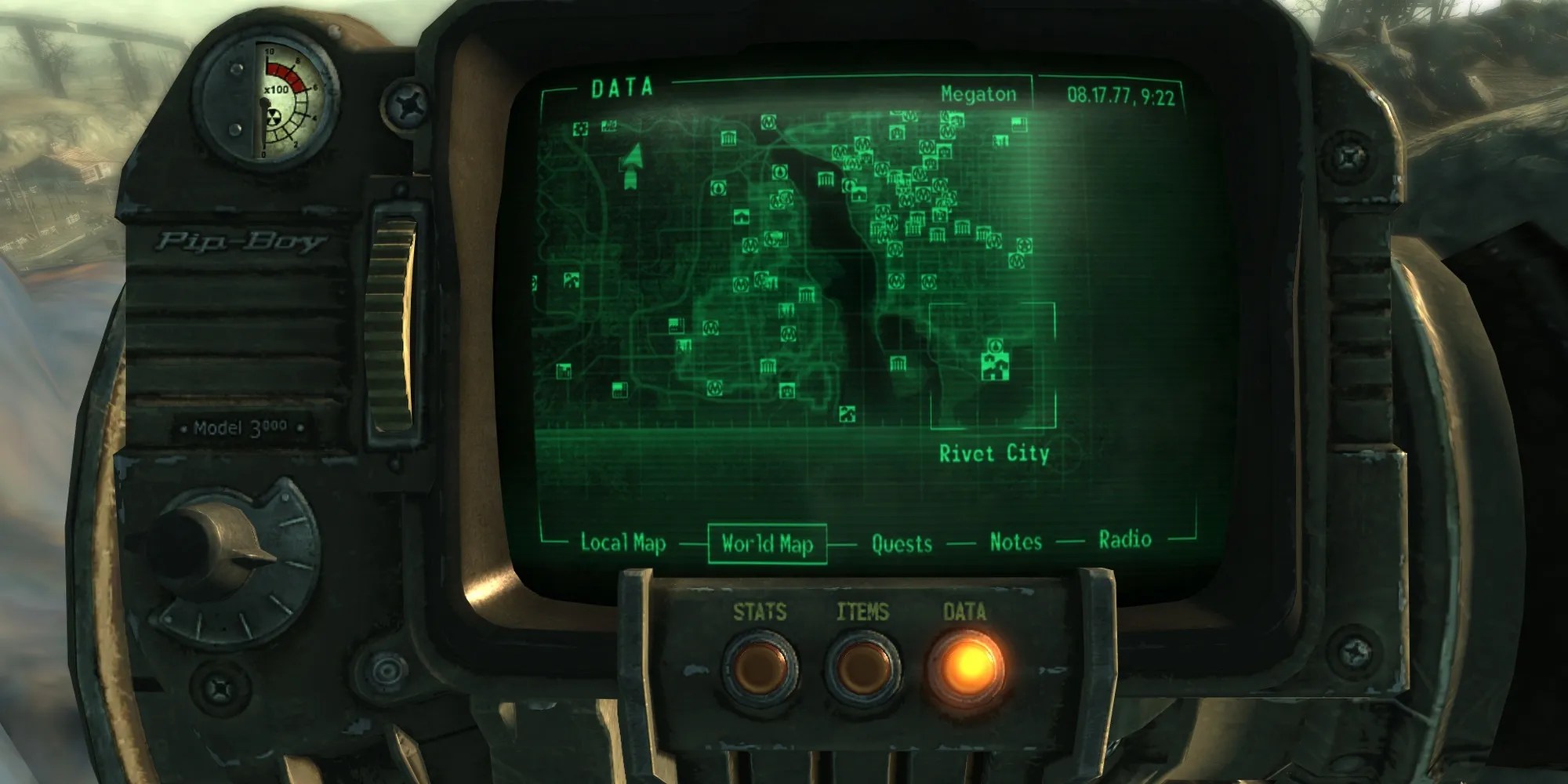
Task: Click the player position arrow marker
Action: point(633,165)
